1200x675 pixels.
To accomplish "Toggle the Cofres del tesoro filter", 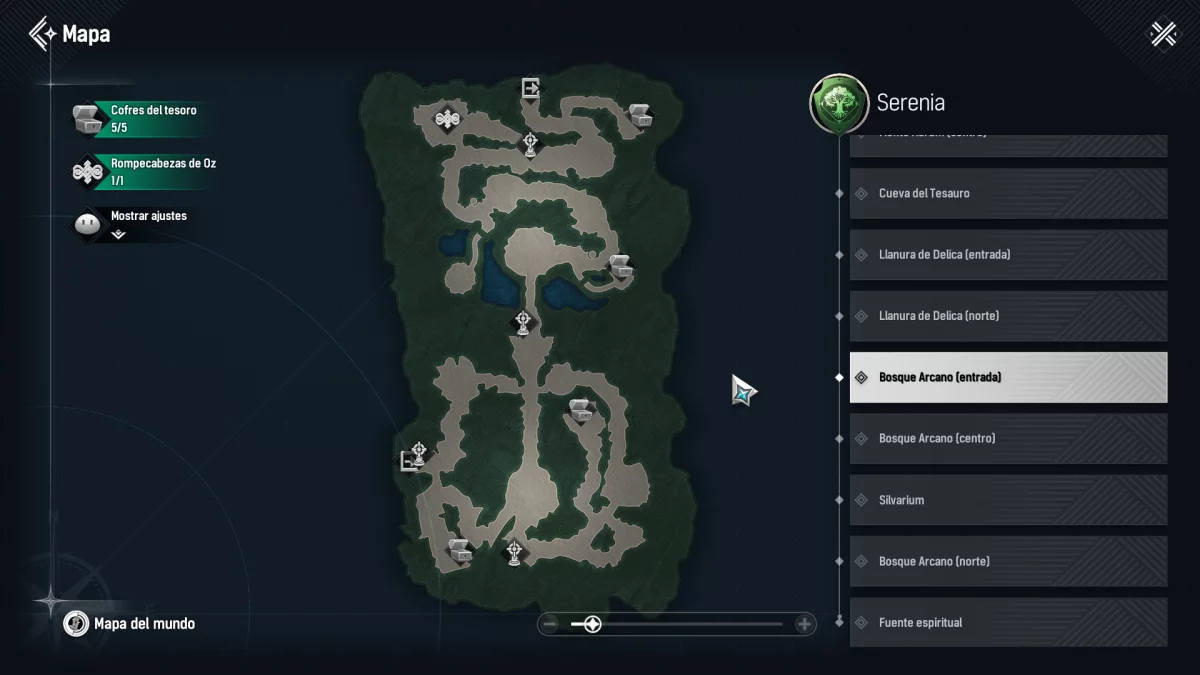I will tap(142, 119).
